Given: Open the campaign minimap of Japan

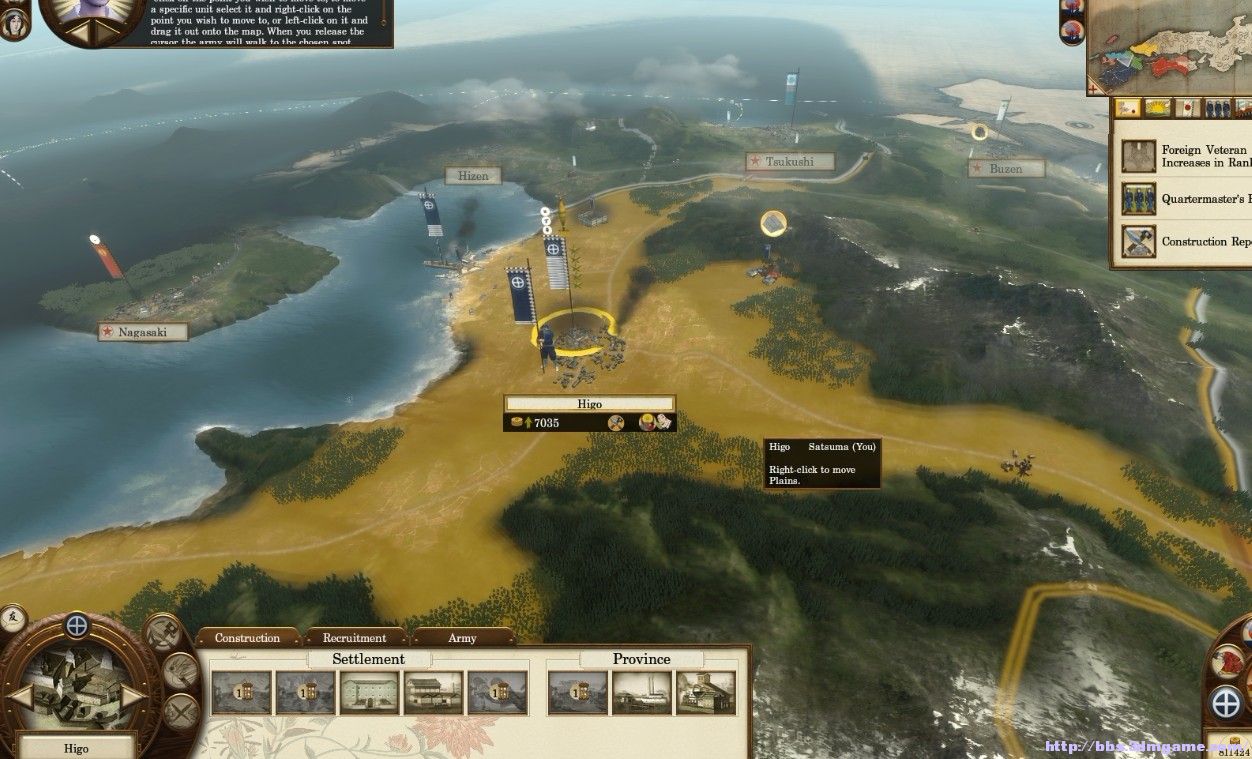Looking at the screenshot, I should click(1170, 45).
